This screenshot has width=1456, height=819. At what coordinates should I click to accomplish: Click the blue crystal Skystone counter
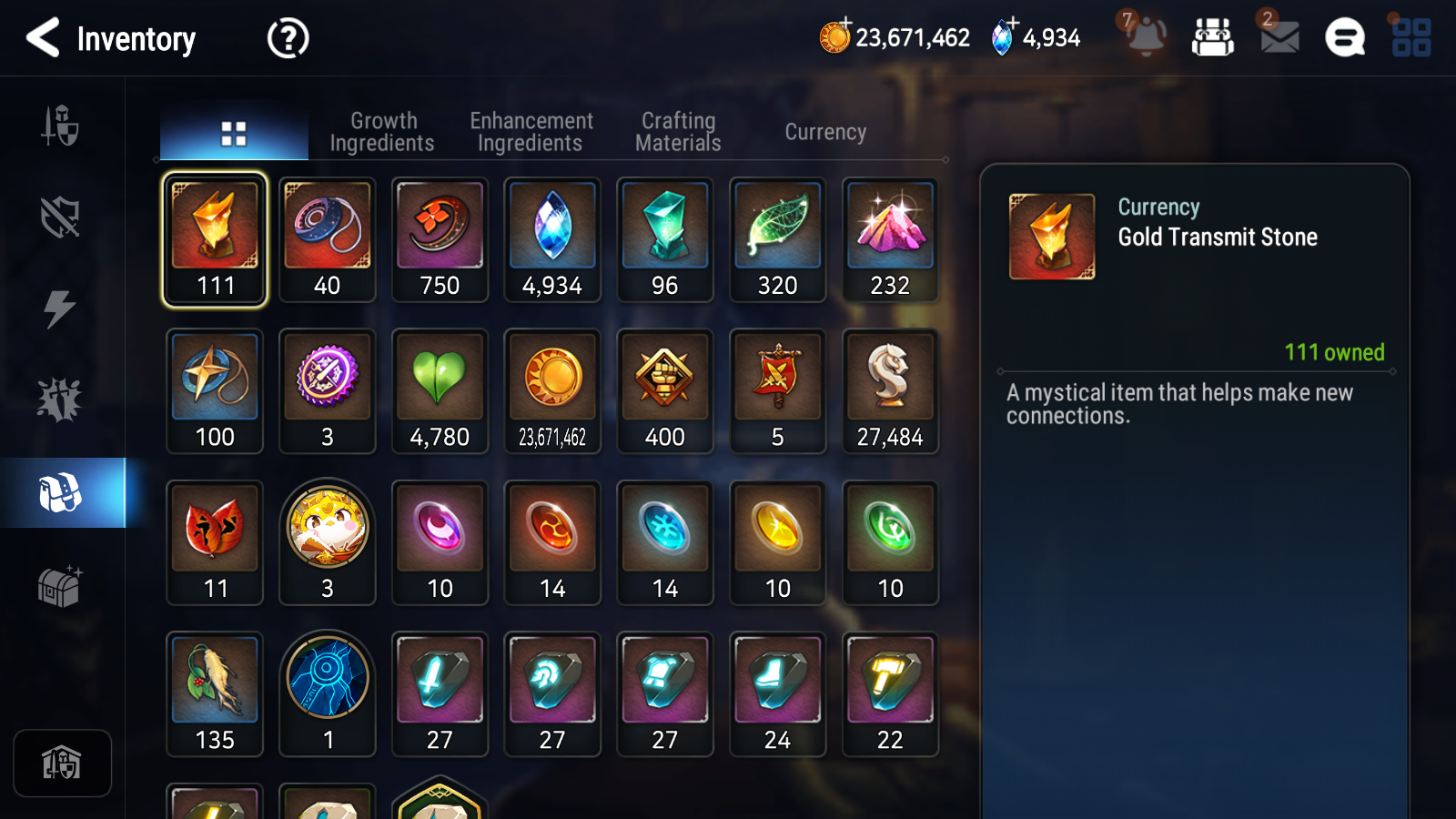point(1037,38)
